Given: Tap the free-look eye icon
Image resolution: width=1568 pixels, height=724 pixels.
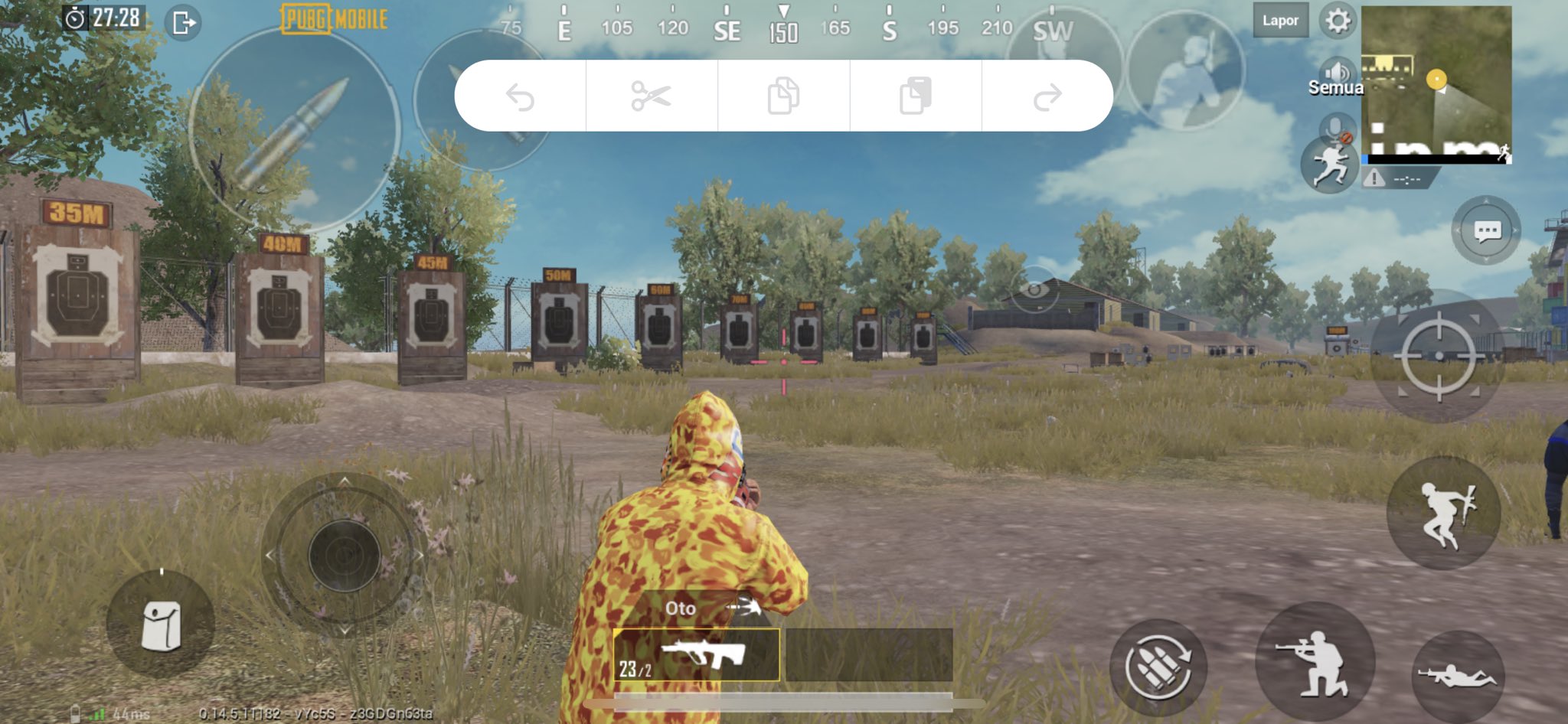Looking at the screenshot, I should tap(1034, 289).
